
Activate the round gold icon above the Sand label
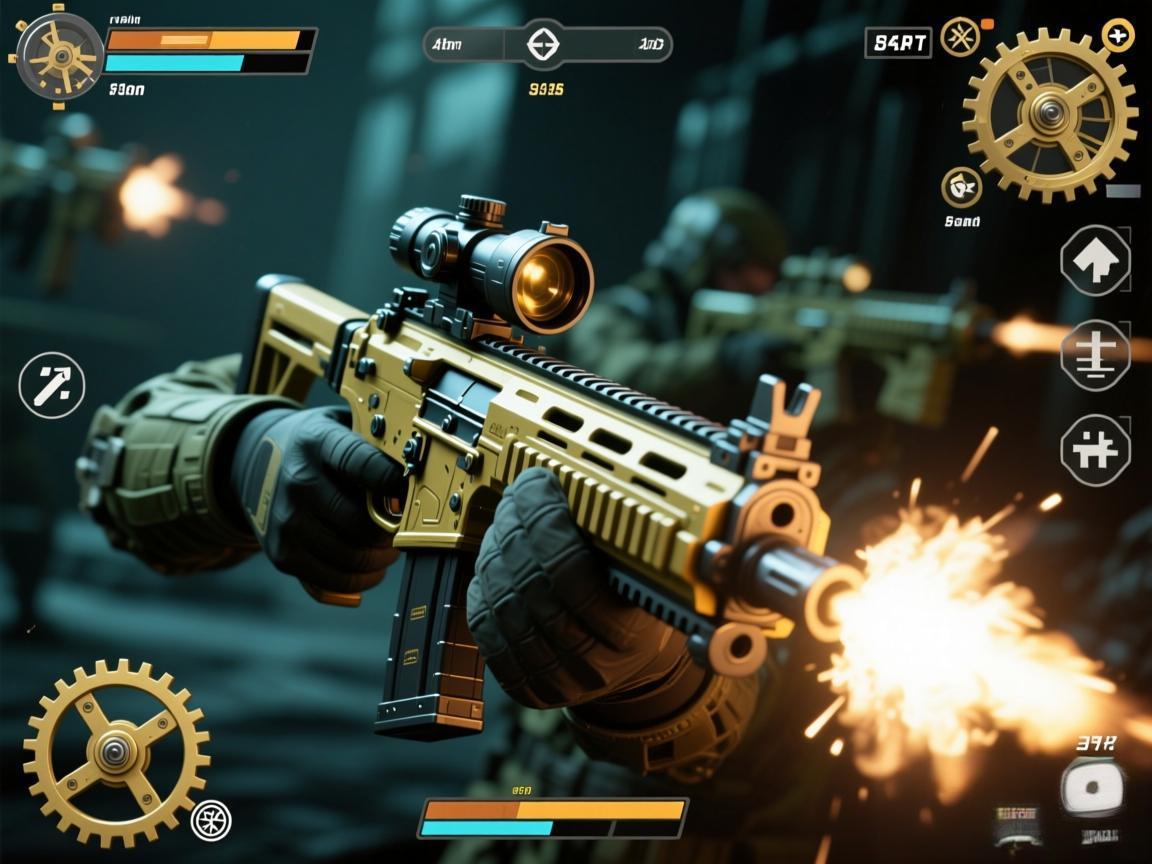[x=961, y=187]
